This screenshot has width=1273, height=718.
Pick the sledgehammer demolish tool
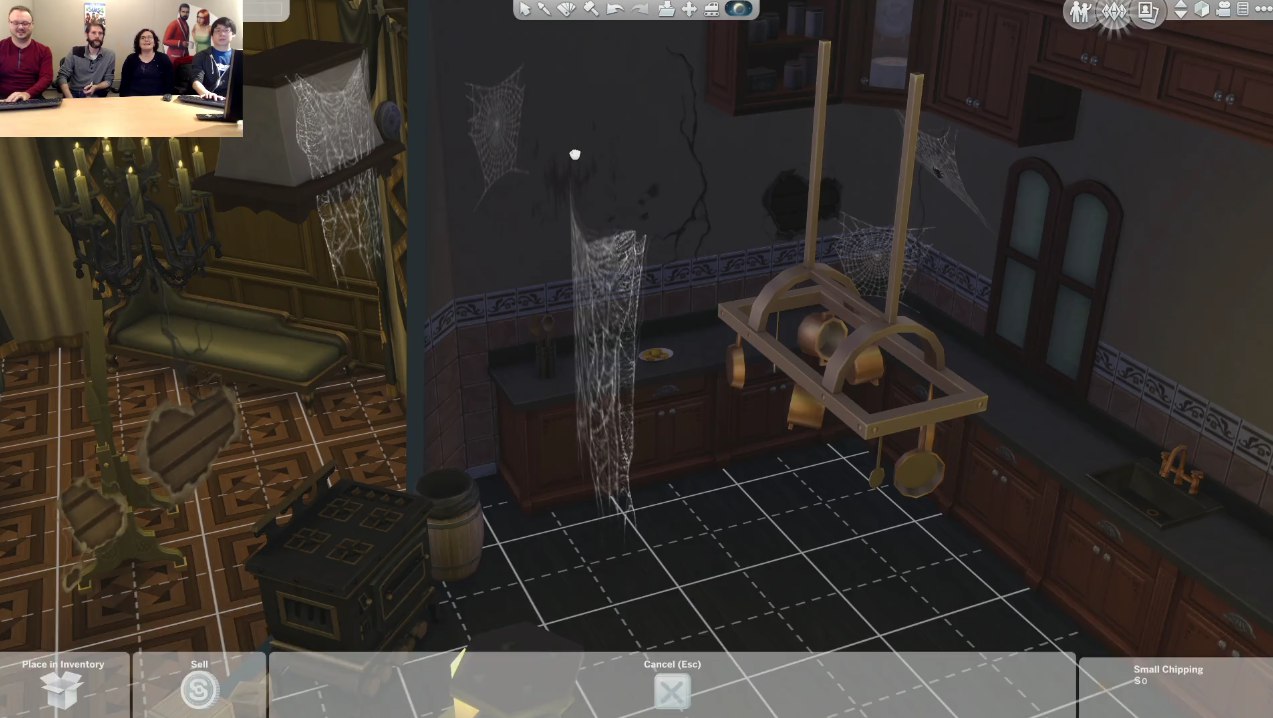click(590, 9)
